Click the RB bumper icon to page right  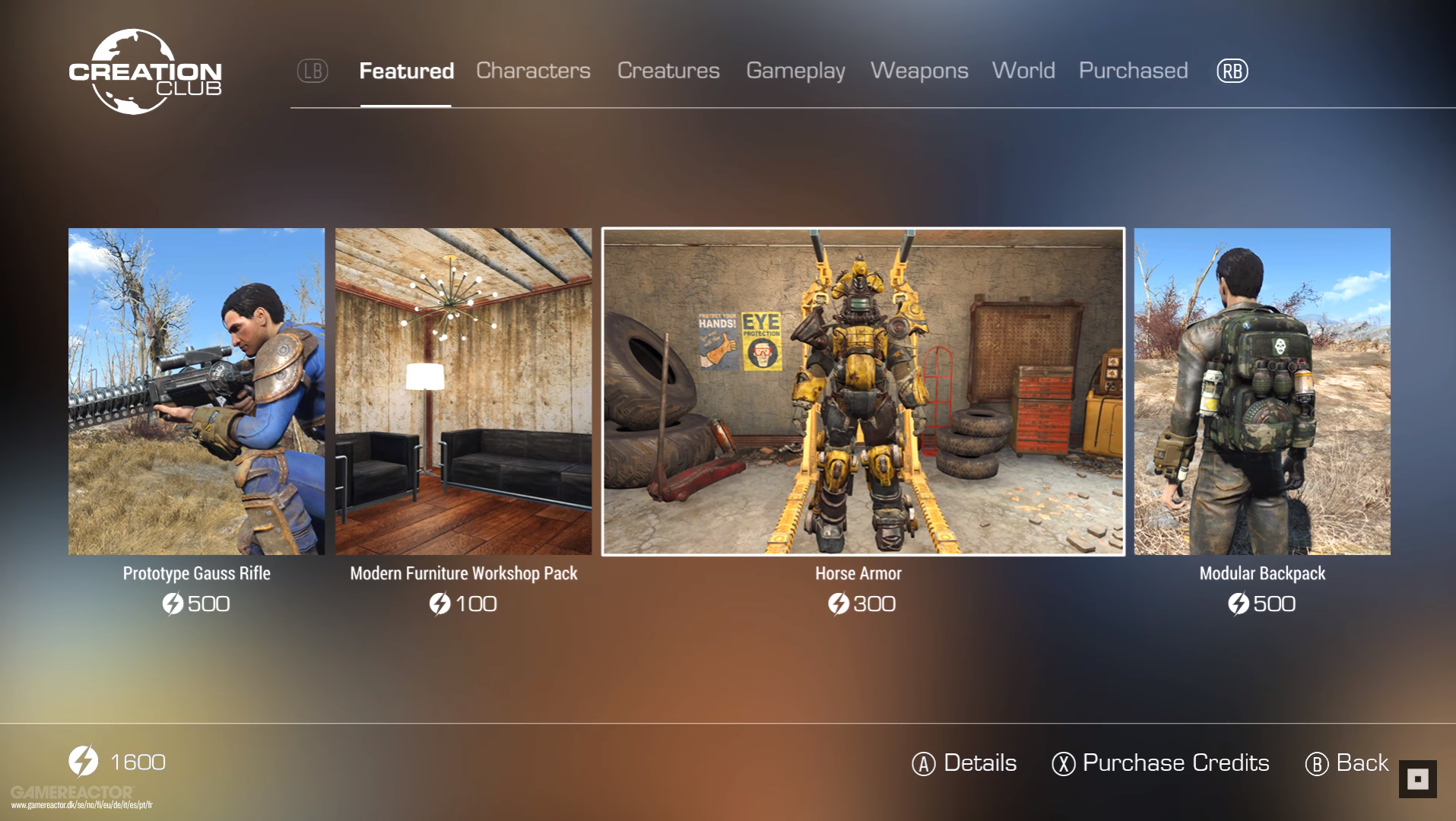tap(1232, 71)
